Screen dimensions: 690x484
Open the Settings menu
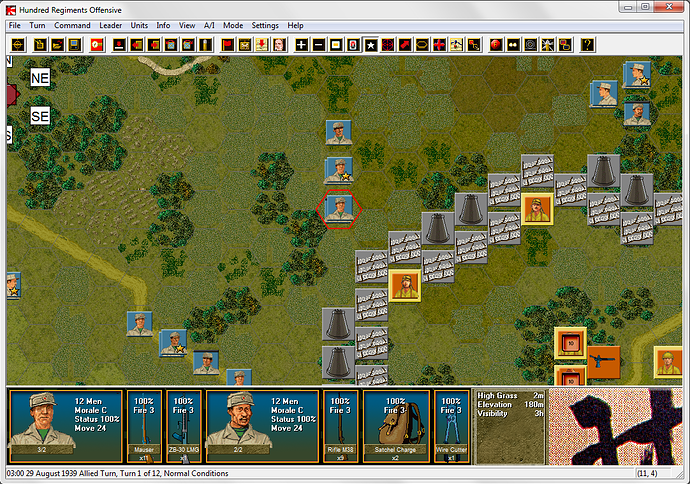pos(265,25)
